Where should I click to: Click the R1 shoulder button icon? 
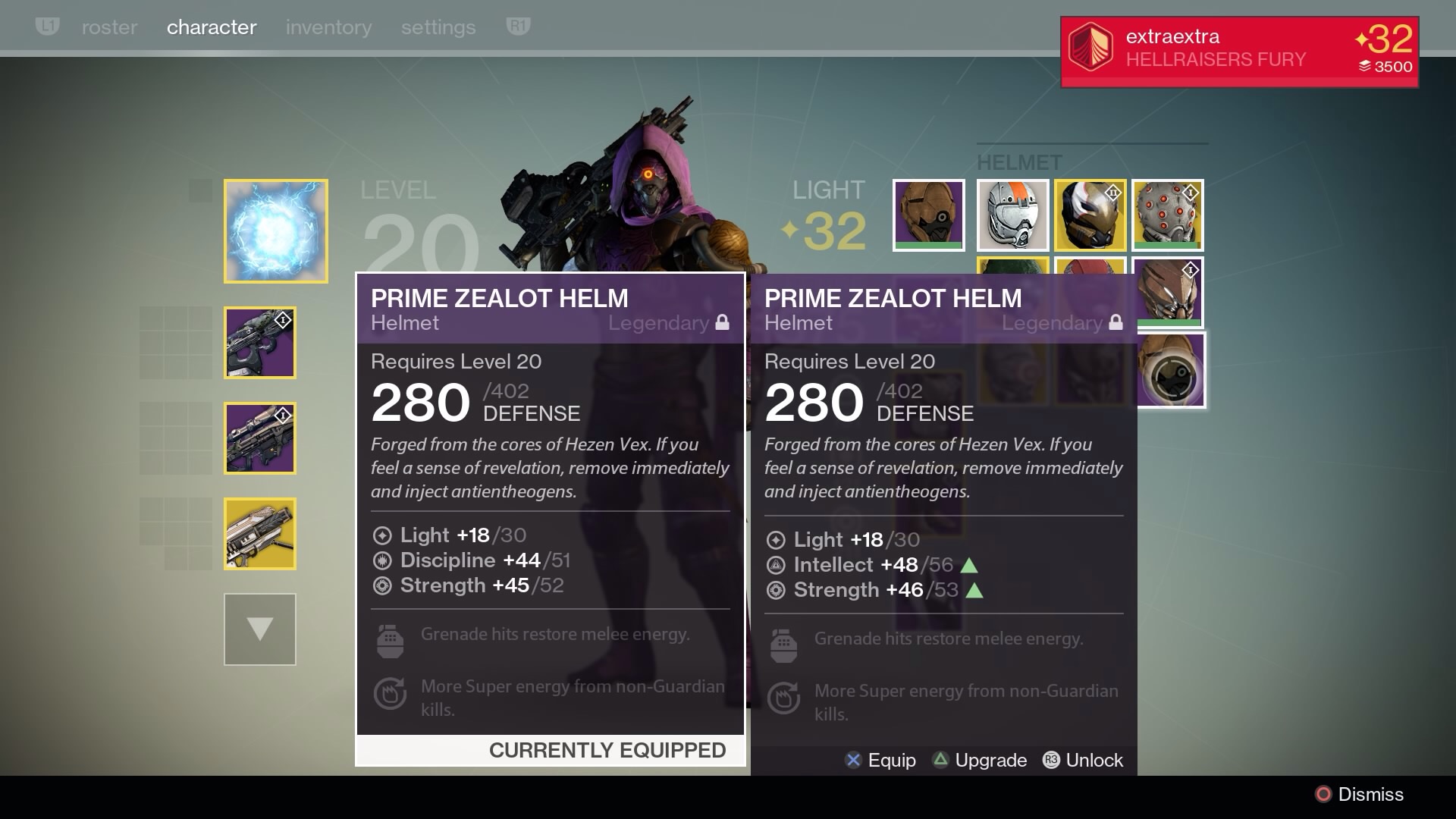click(517, 26)
